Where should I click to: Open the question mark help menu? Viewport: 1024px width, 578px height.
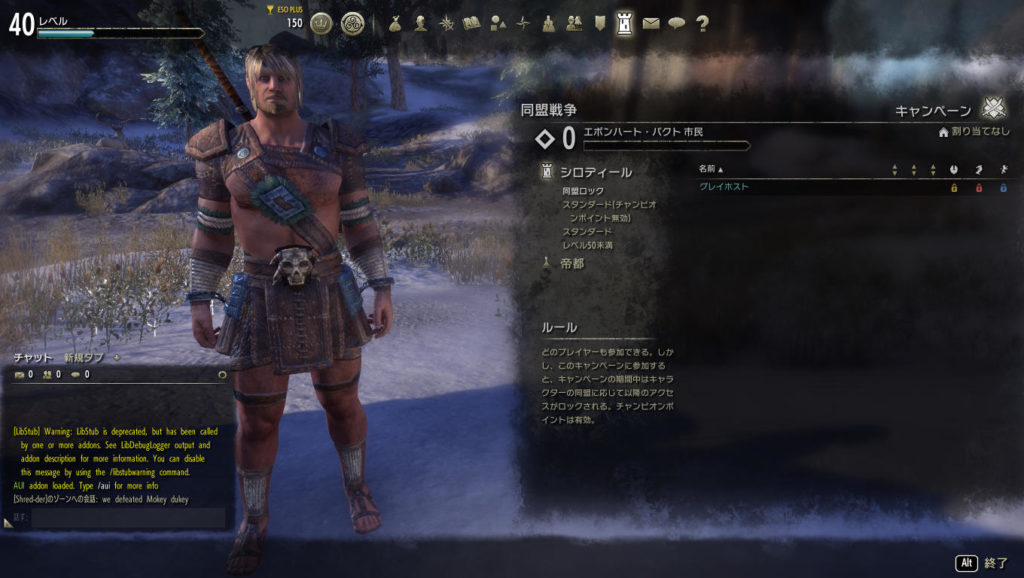coord(702,23)
